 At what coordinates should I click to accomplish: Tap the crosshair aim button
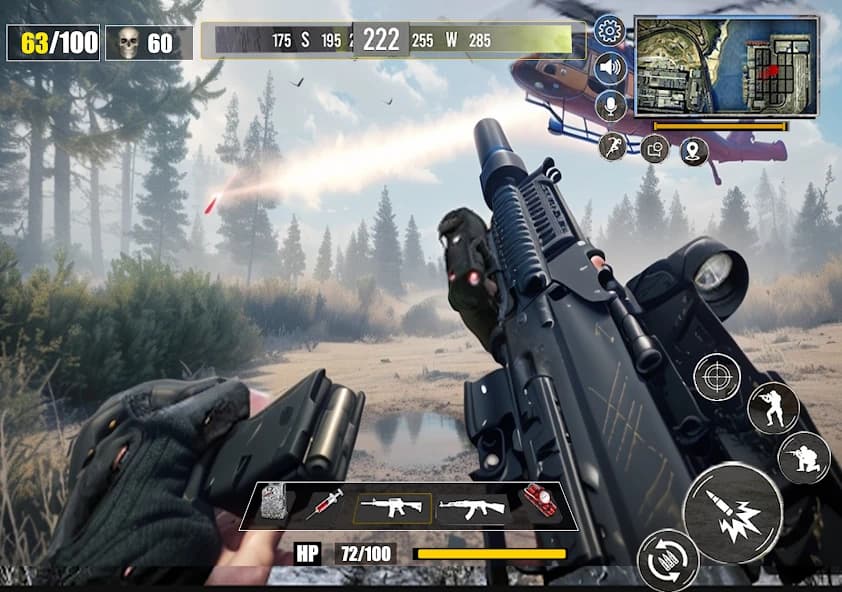coord(718,378)
